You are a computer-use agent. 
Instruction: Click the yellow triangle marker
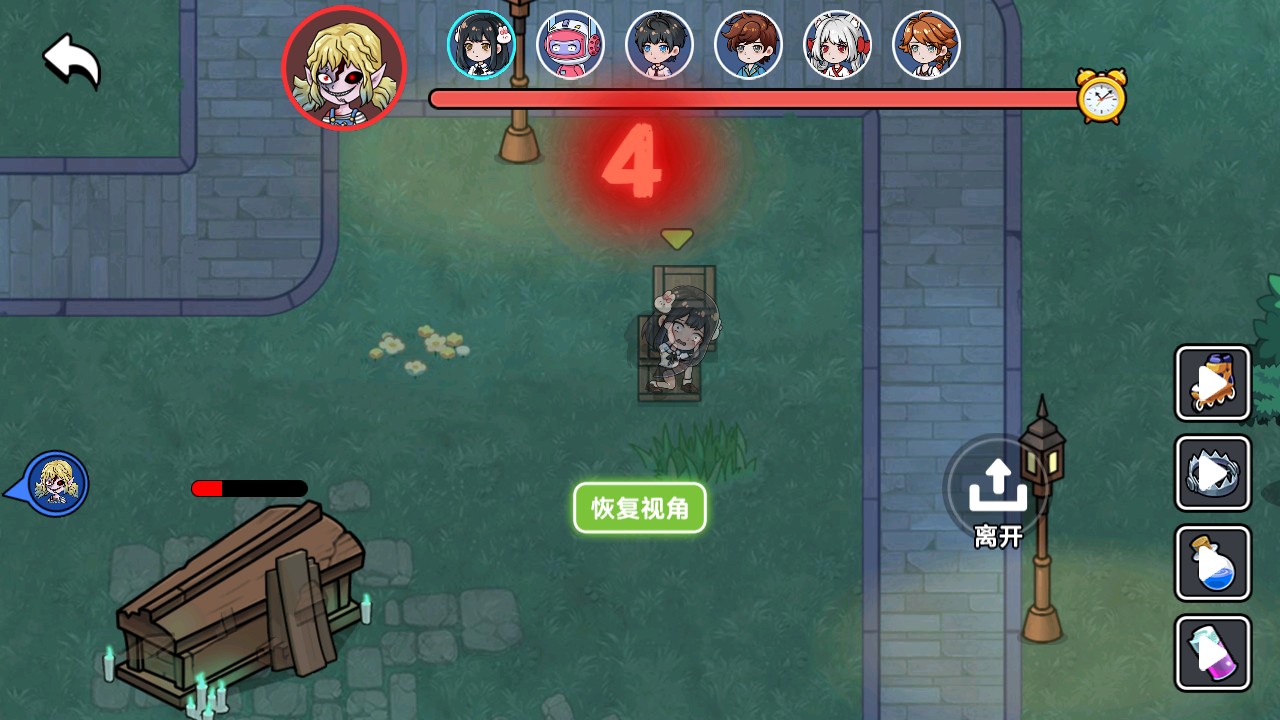pos(678,238)
